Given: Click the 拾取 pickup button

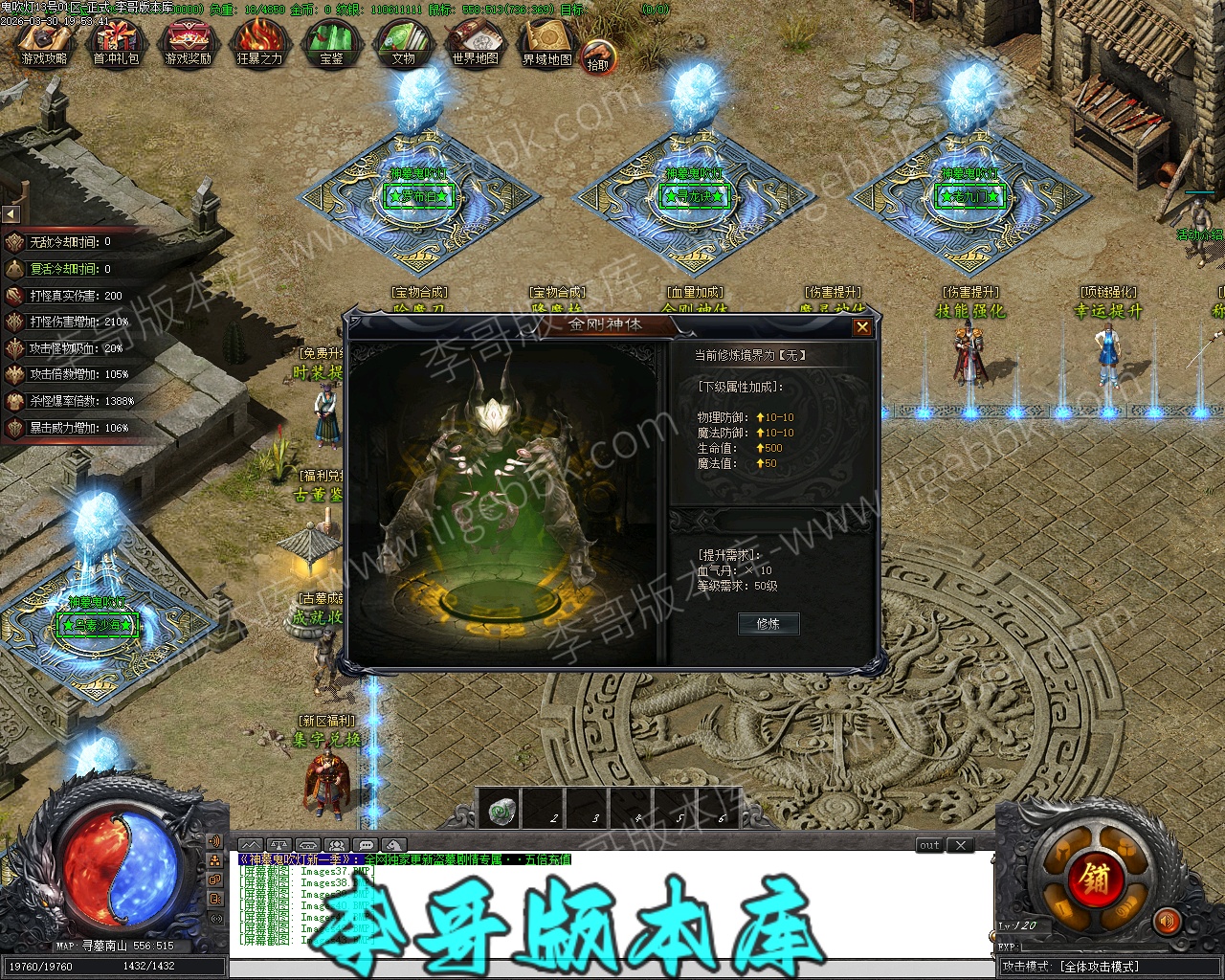Looking at the screenshot, I should pos(598,56).
